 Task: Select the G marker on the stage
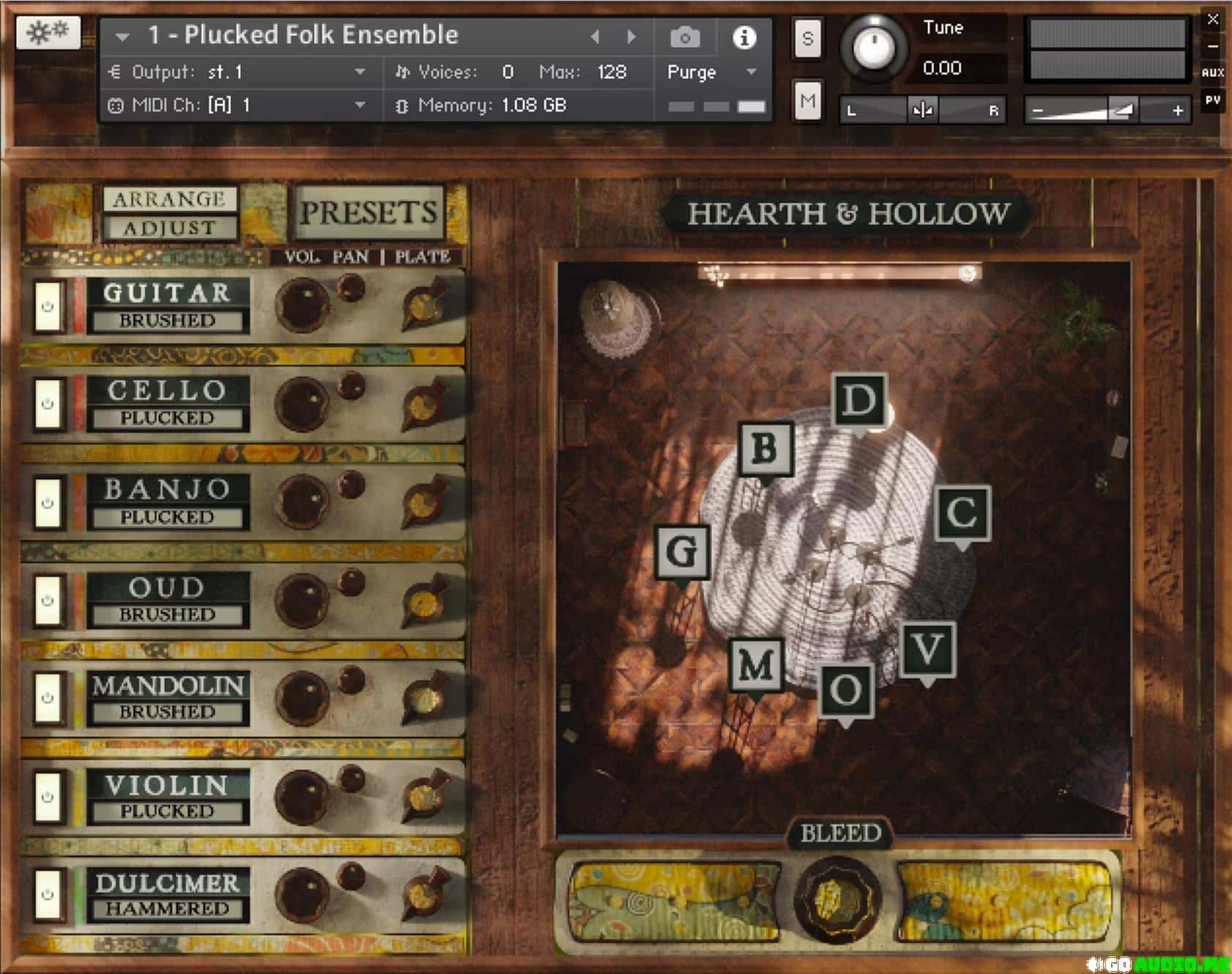(682, 551)
